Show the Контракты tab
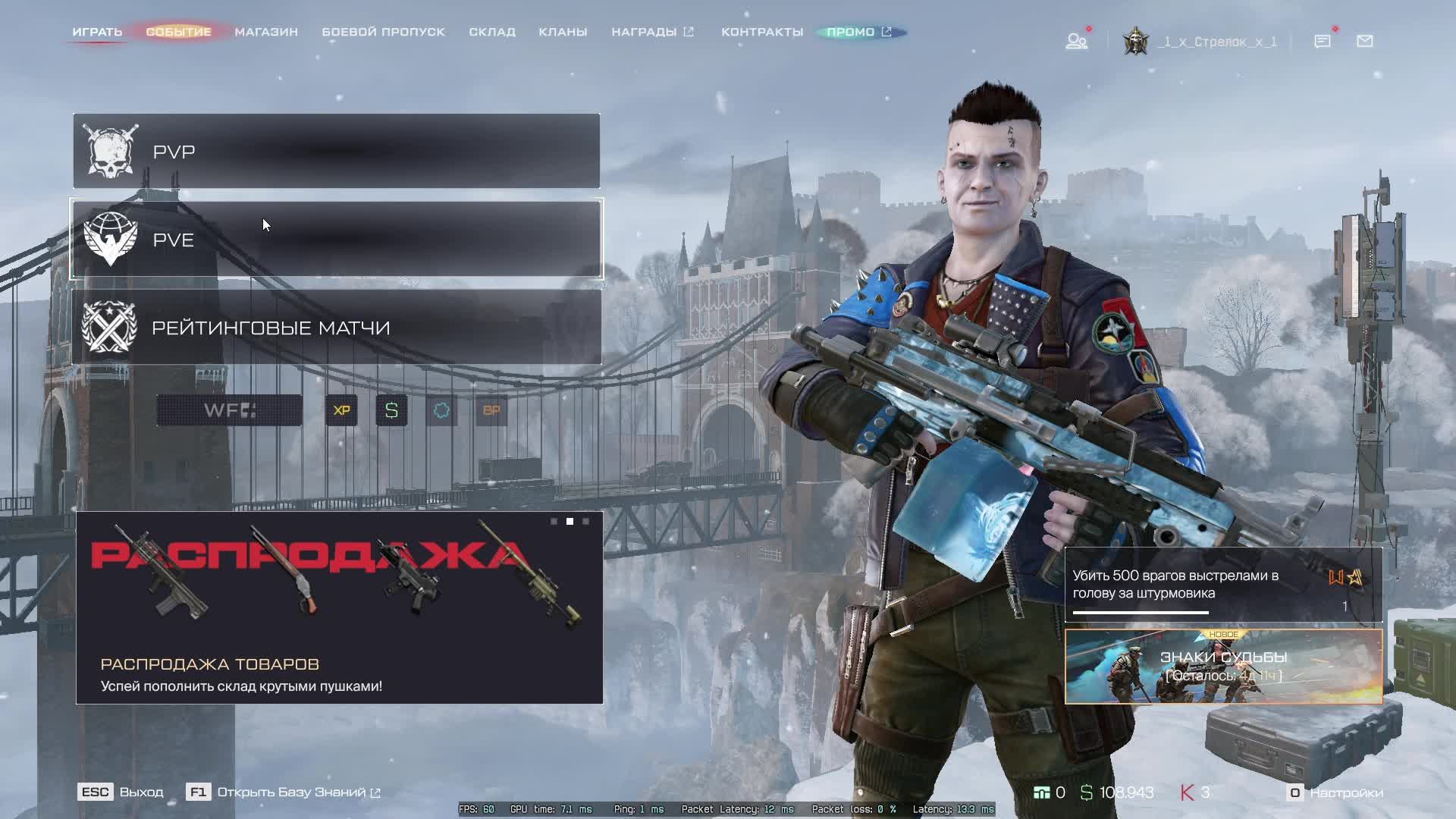Screen dimensions: 1456x819 (x=762, y=32)
